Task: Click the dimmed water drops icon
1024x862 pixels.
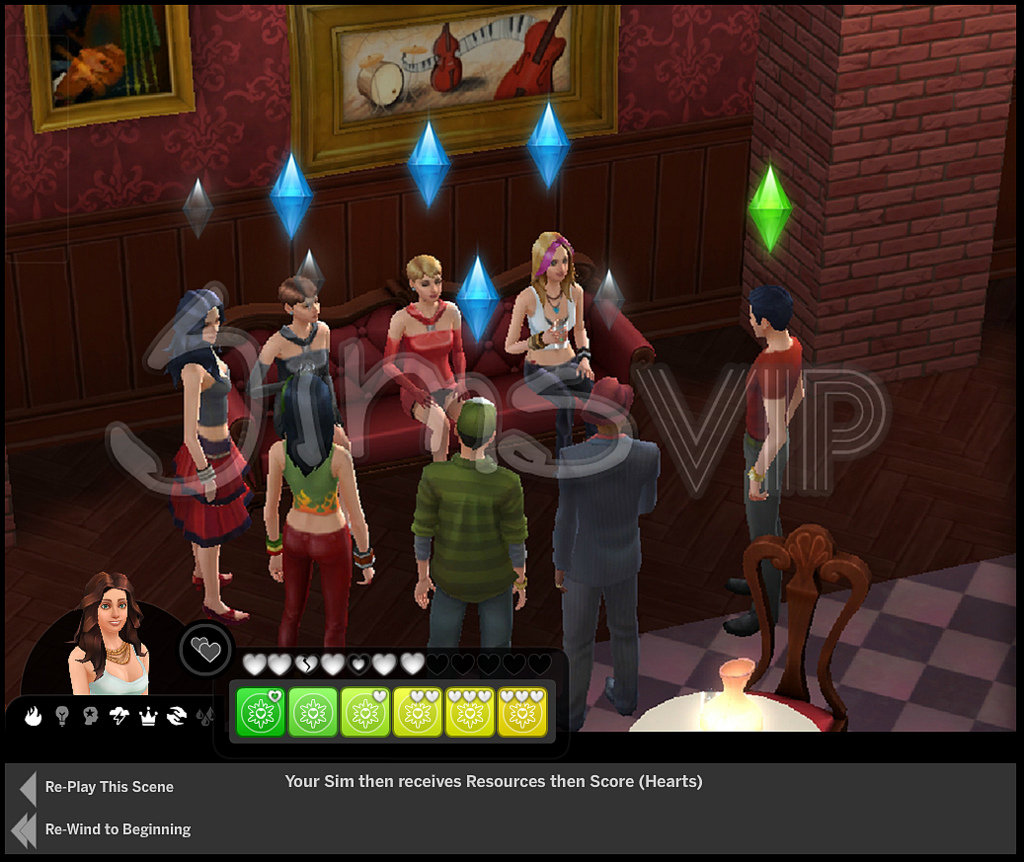Action: click(205, 716)
